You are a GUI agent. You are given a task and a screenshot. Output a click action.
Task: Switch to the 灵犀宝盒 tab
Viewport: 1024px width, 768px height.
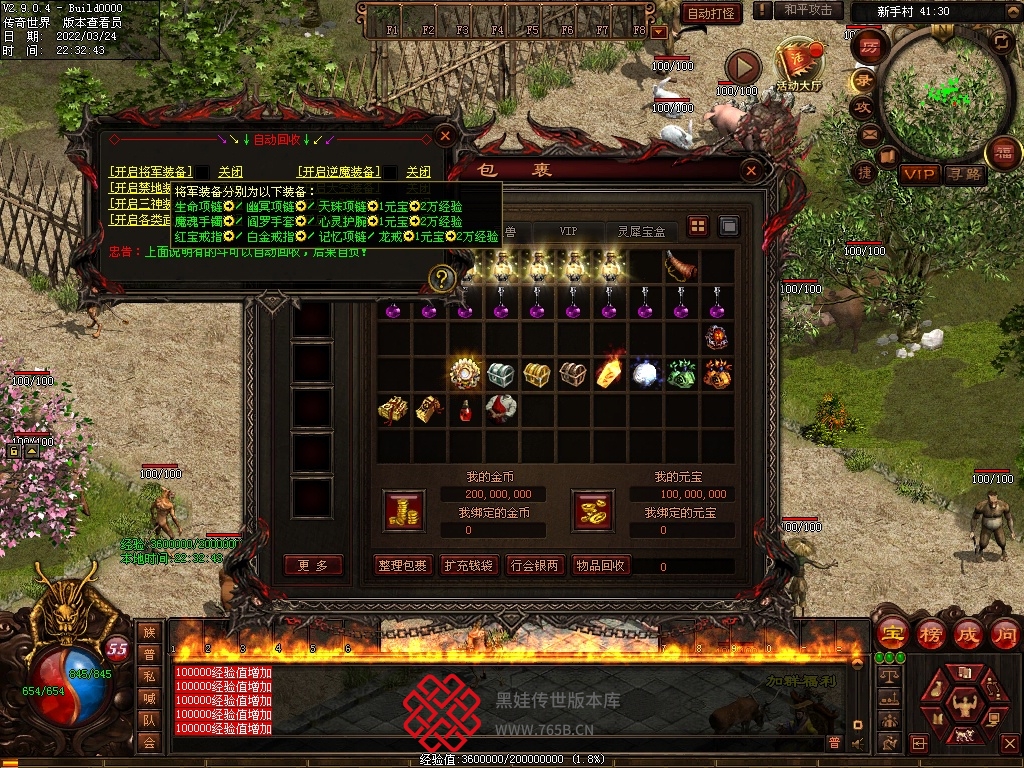click(x=640, y=231)
